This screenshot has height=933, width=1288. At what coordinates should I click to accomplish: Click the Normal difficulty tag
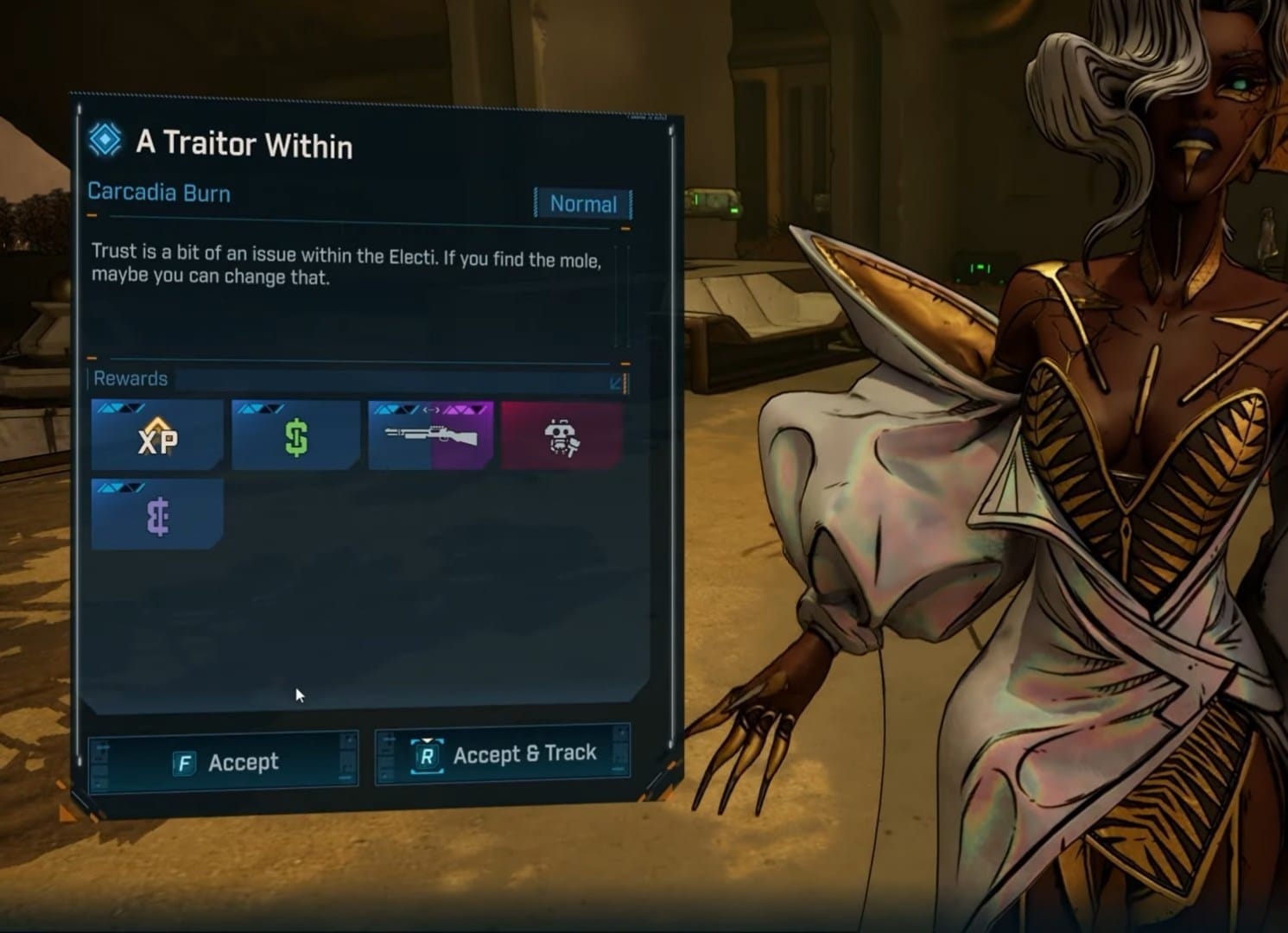583,204
